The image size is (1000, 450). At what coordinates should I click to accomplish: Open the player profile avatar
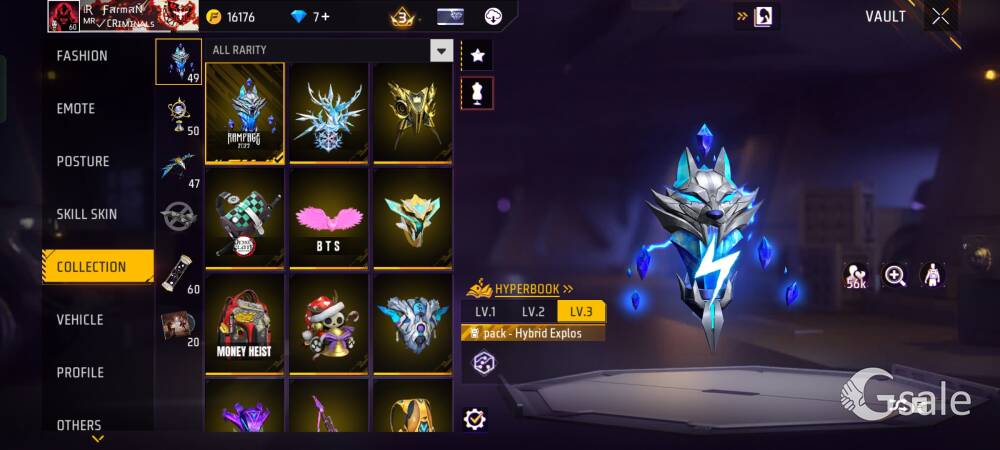point(63,16)
